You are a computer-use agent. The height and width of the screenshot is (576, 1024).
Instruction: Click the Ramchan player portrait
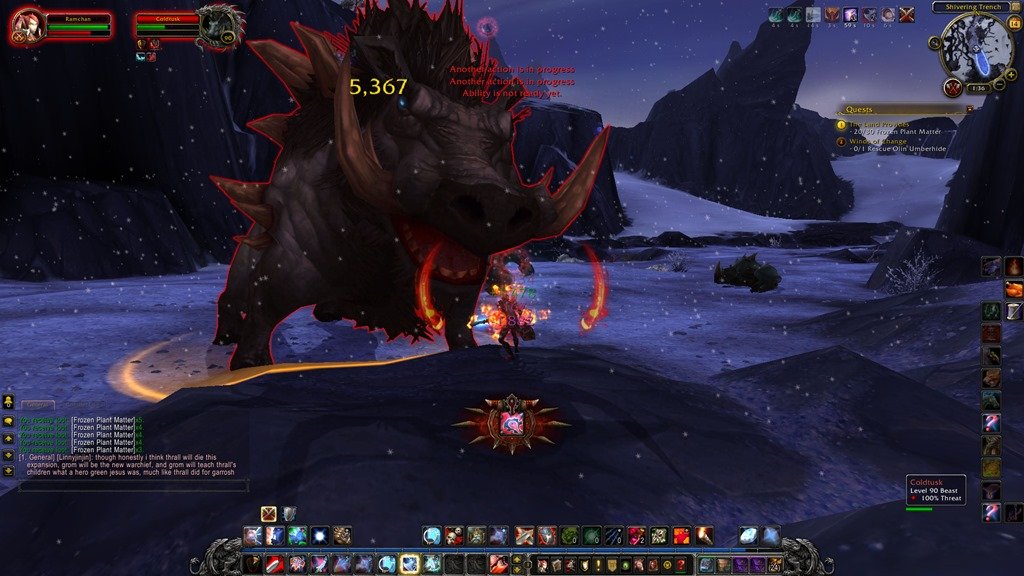tap(25, 25)
